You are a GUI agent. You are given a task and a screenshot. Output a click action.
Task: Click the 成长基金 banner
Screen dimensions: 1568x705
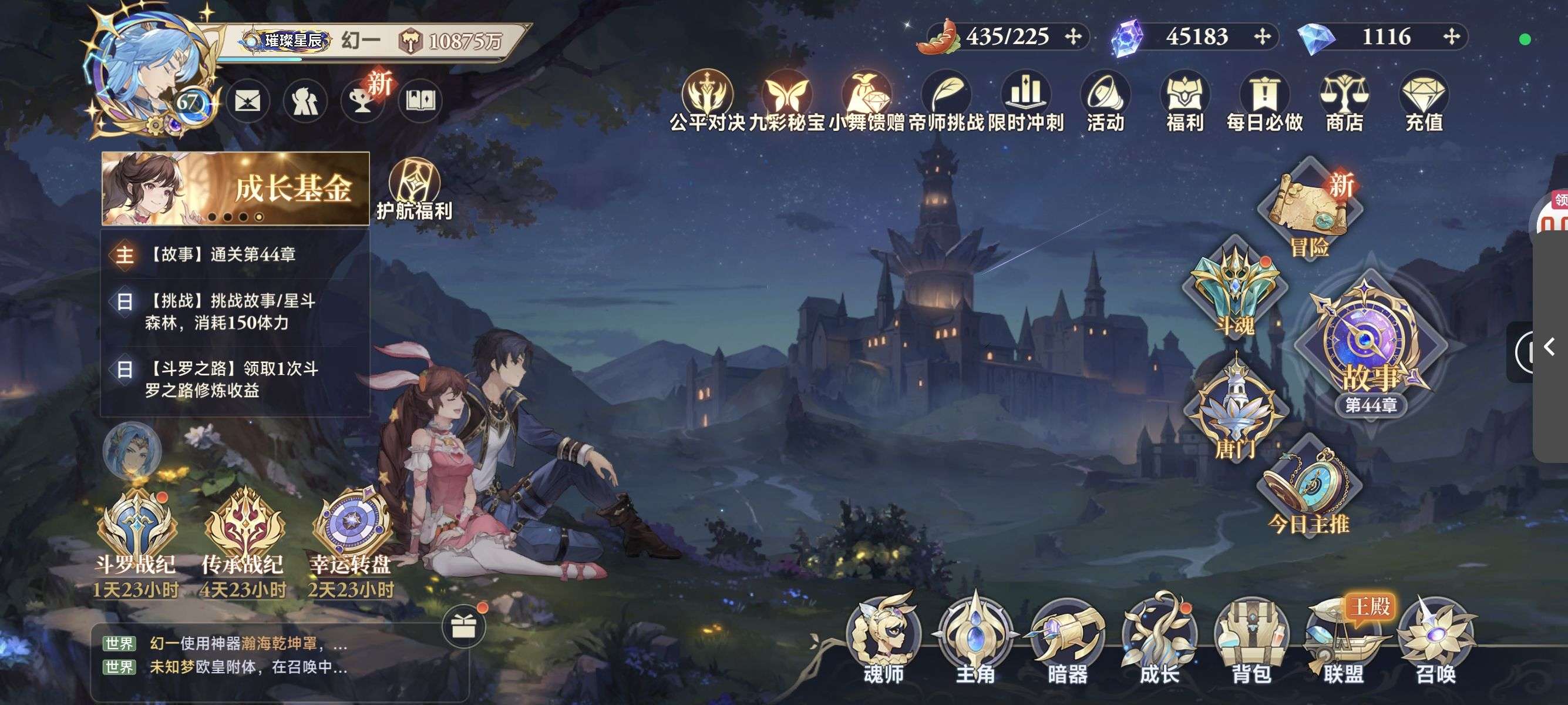[235, 188]
